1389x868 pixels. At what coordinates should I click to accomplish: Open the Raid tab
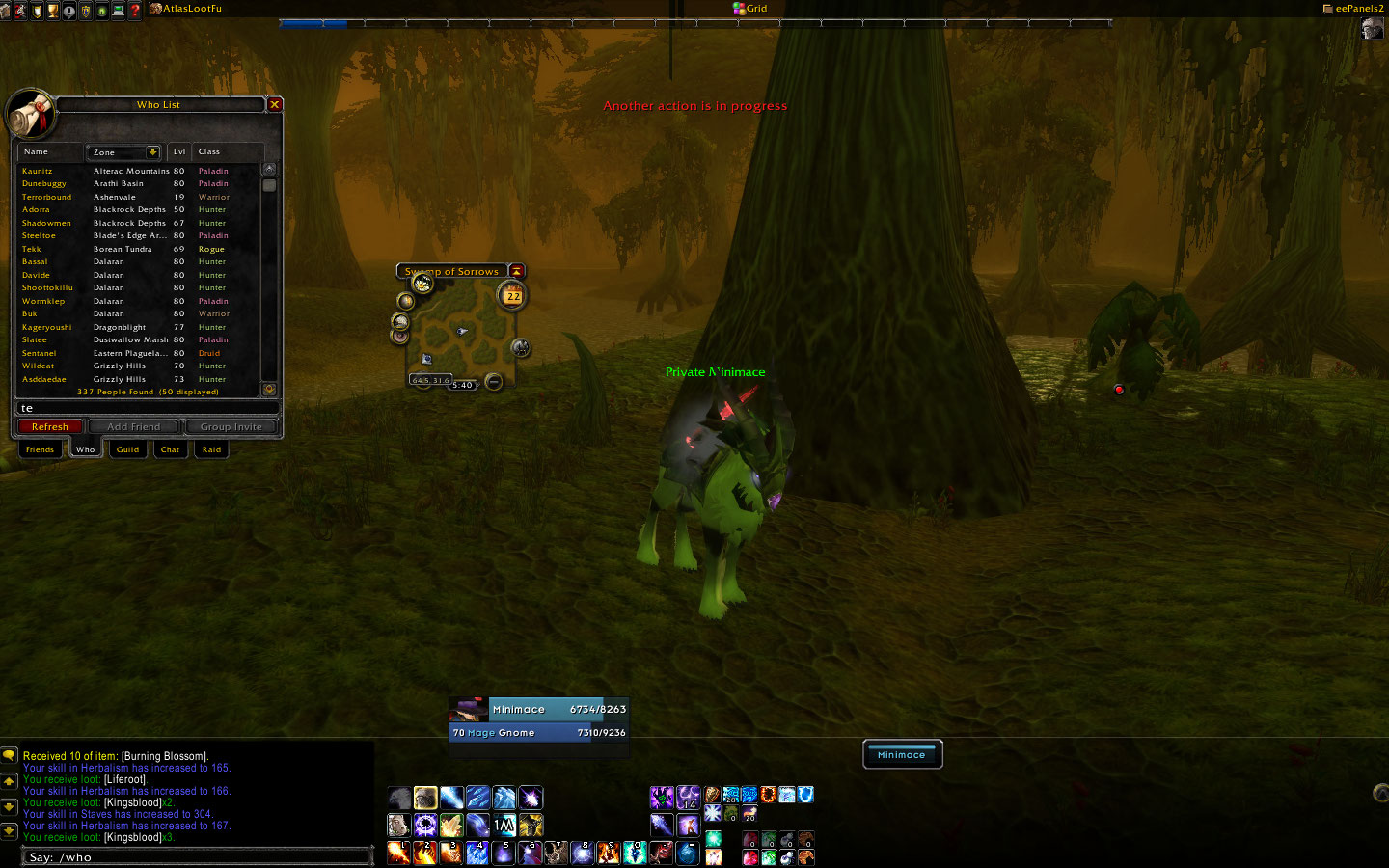click(x=211, y=449)
